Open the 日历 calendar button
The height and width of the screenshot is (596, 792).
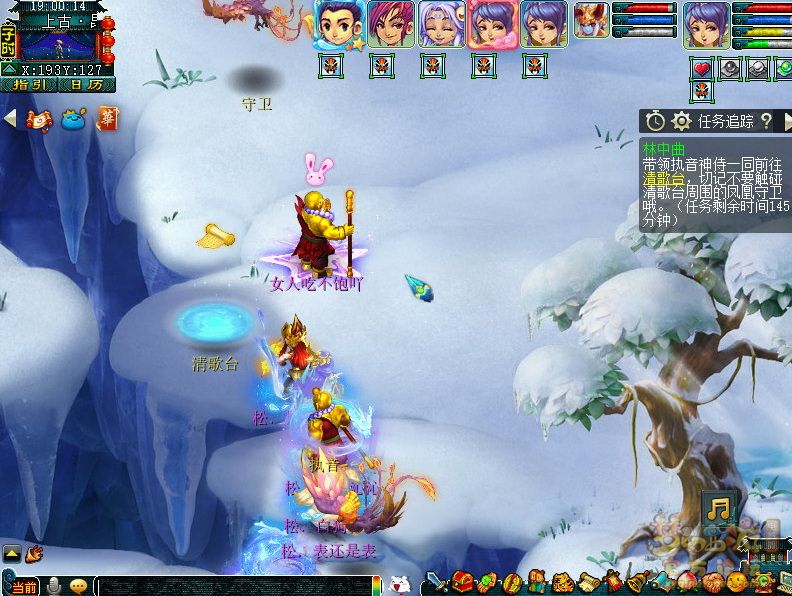click(86, 85)
